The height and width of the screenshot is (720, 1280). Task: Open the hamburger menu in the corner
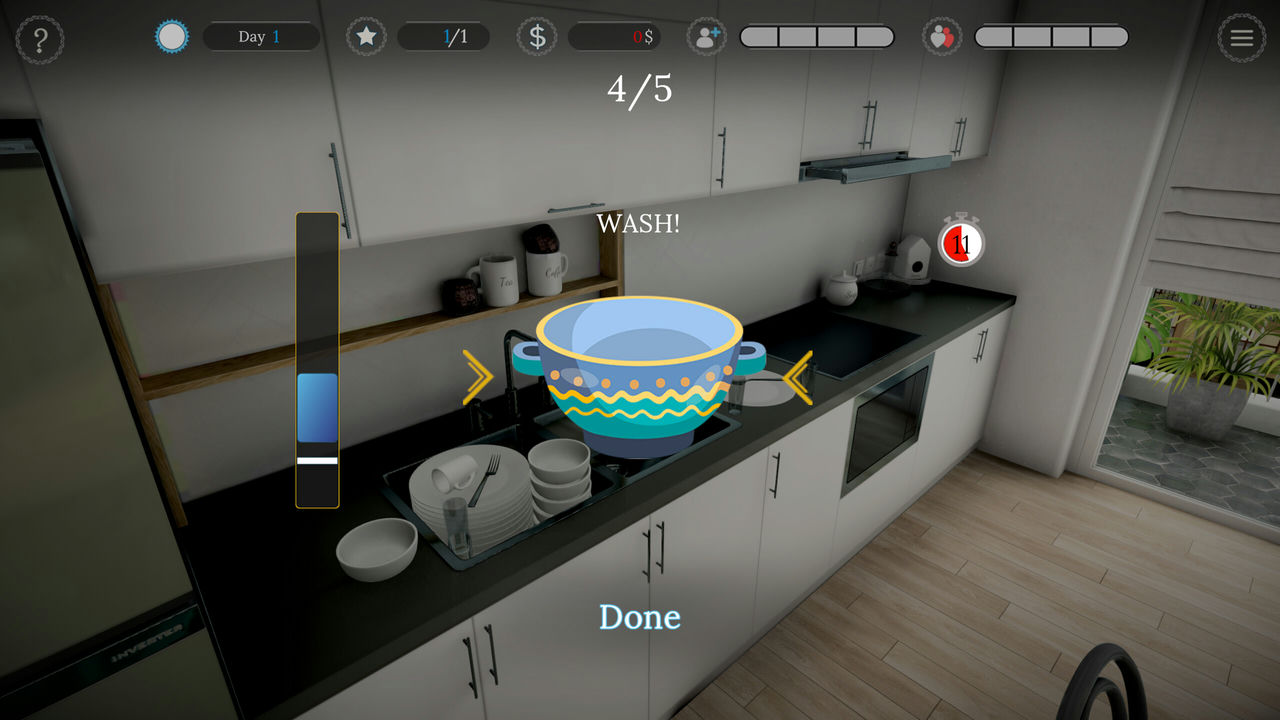1241,38
